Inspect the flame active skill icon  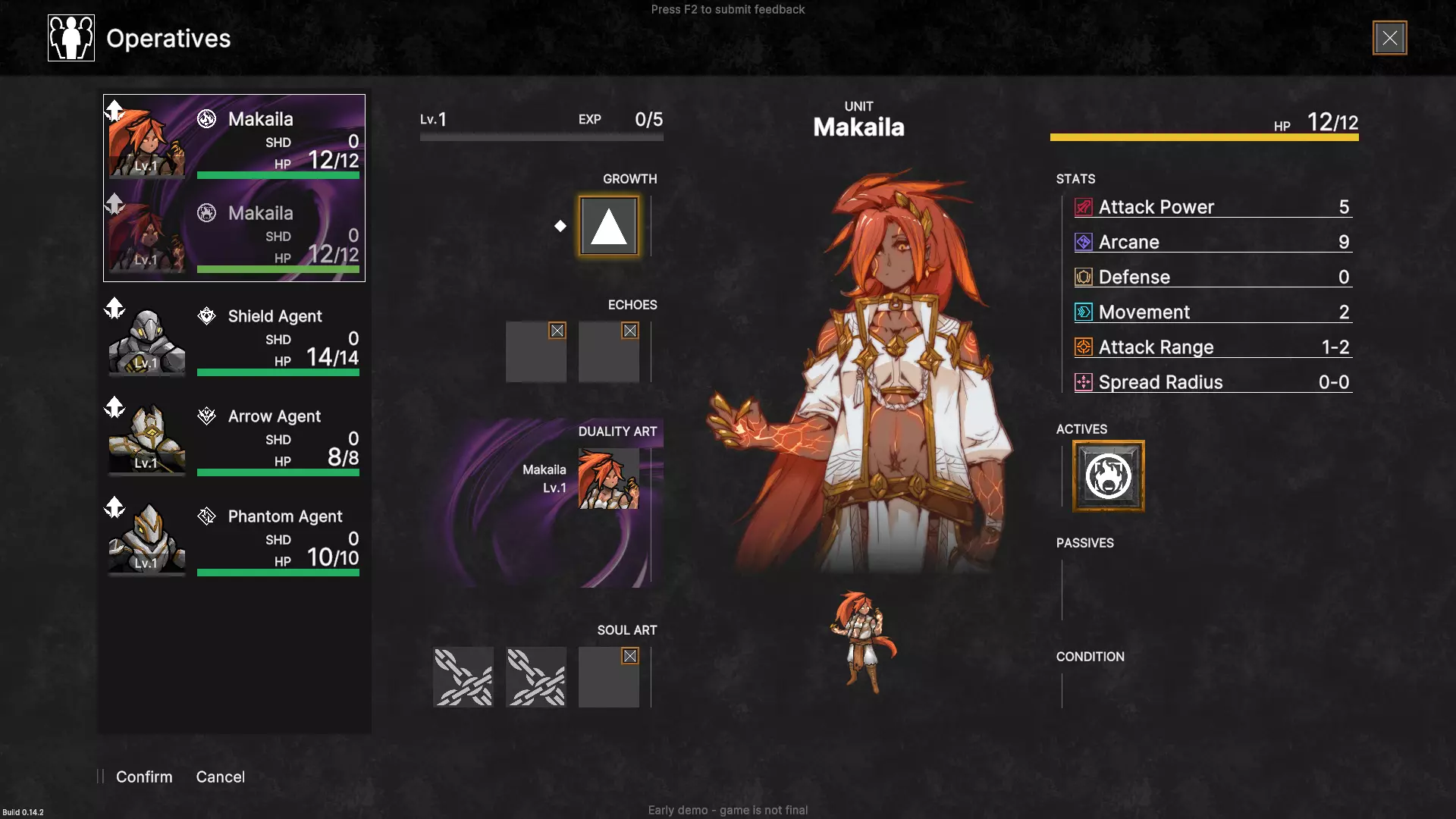pyautogui.click(x=1108, y=476)
